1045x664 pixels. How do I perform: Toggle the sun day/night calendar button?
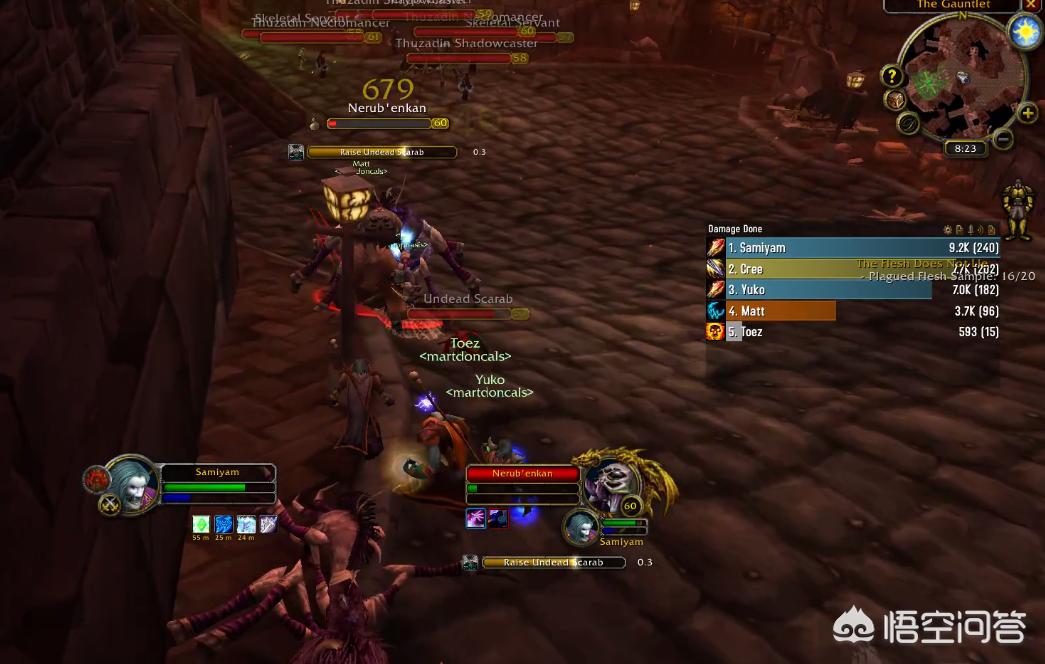[x=1024, y=33]
